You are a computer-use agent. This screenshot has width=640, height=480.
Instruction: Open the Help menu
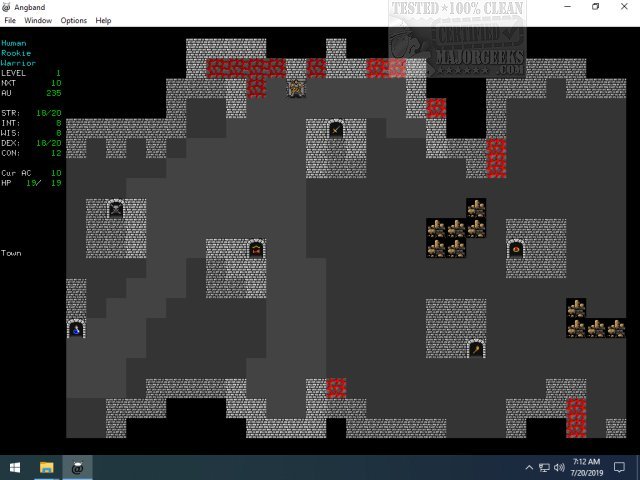tap(103, 20)
